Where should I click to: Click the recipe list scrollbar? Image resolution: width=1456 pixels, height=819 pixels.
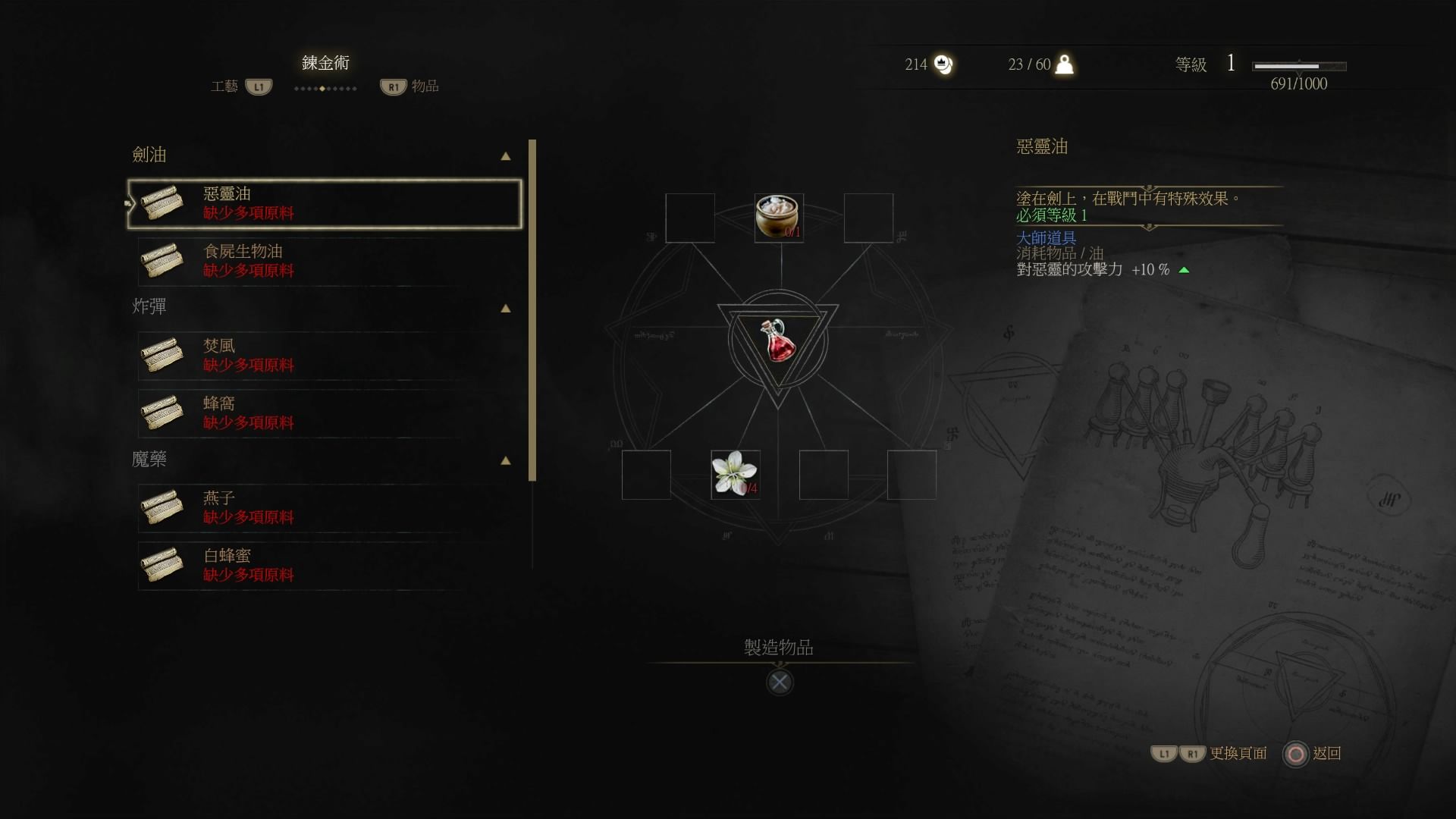click(x=532, y=309)
